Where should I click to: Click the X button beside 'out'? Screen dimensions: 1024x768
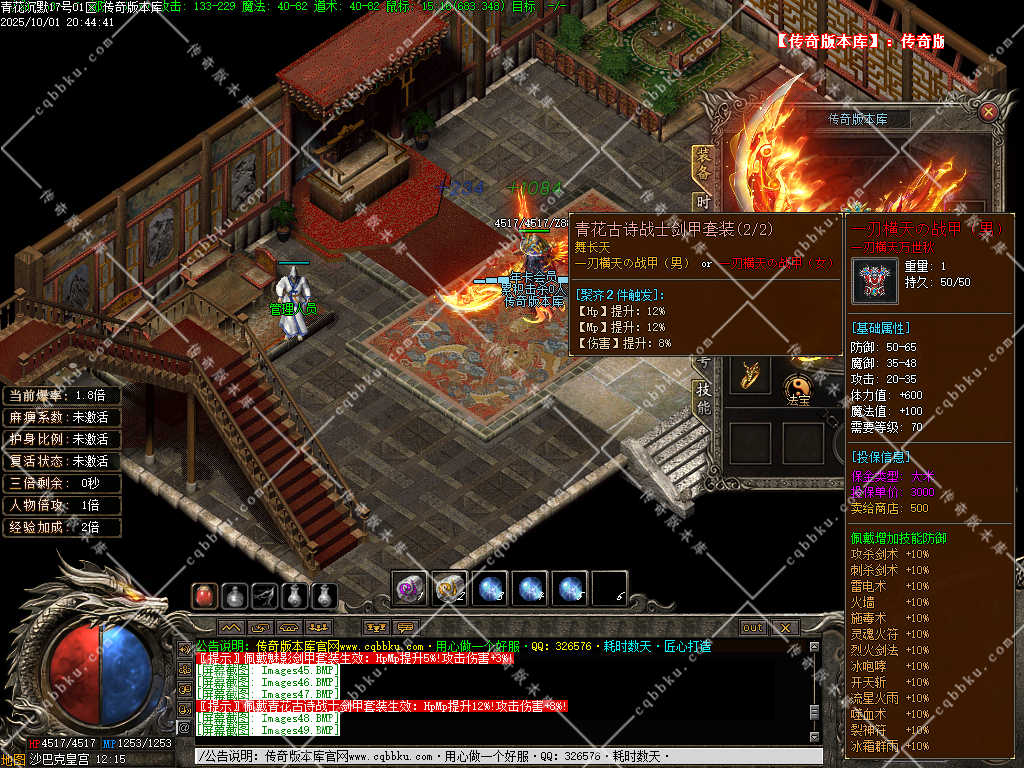(x=785, y=628)
